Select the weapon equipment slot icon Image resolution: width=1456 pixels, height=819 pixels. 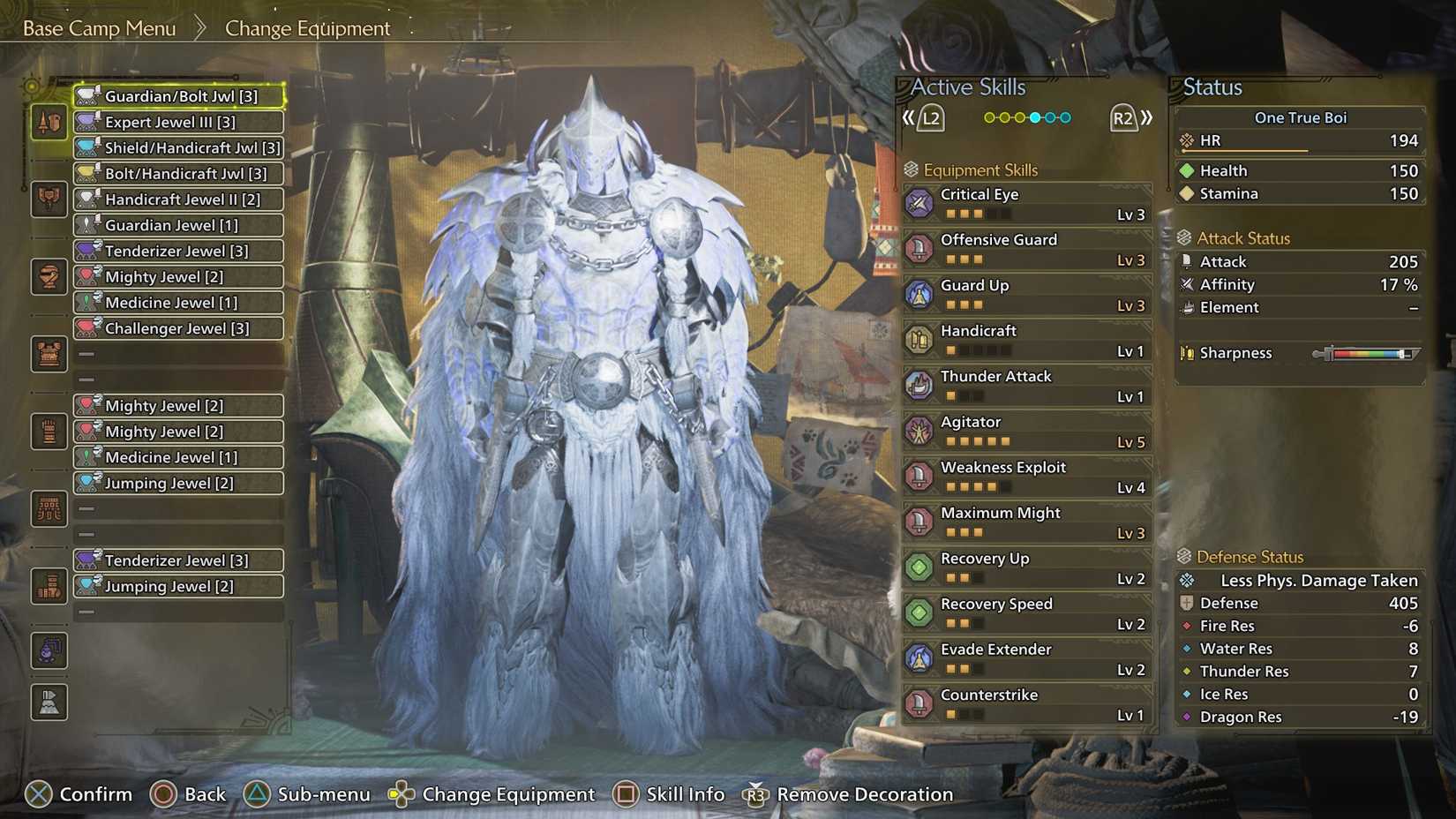pos(49,123)
